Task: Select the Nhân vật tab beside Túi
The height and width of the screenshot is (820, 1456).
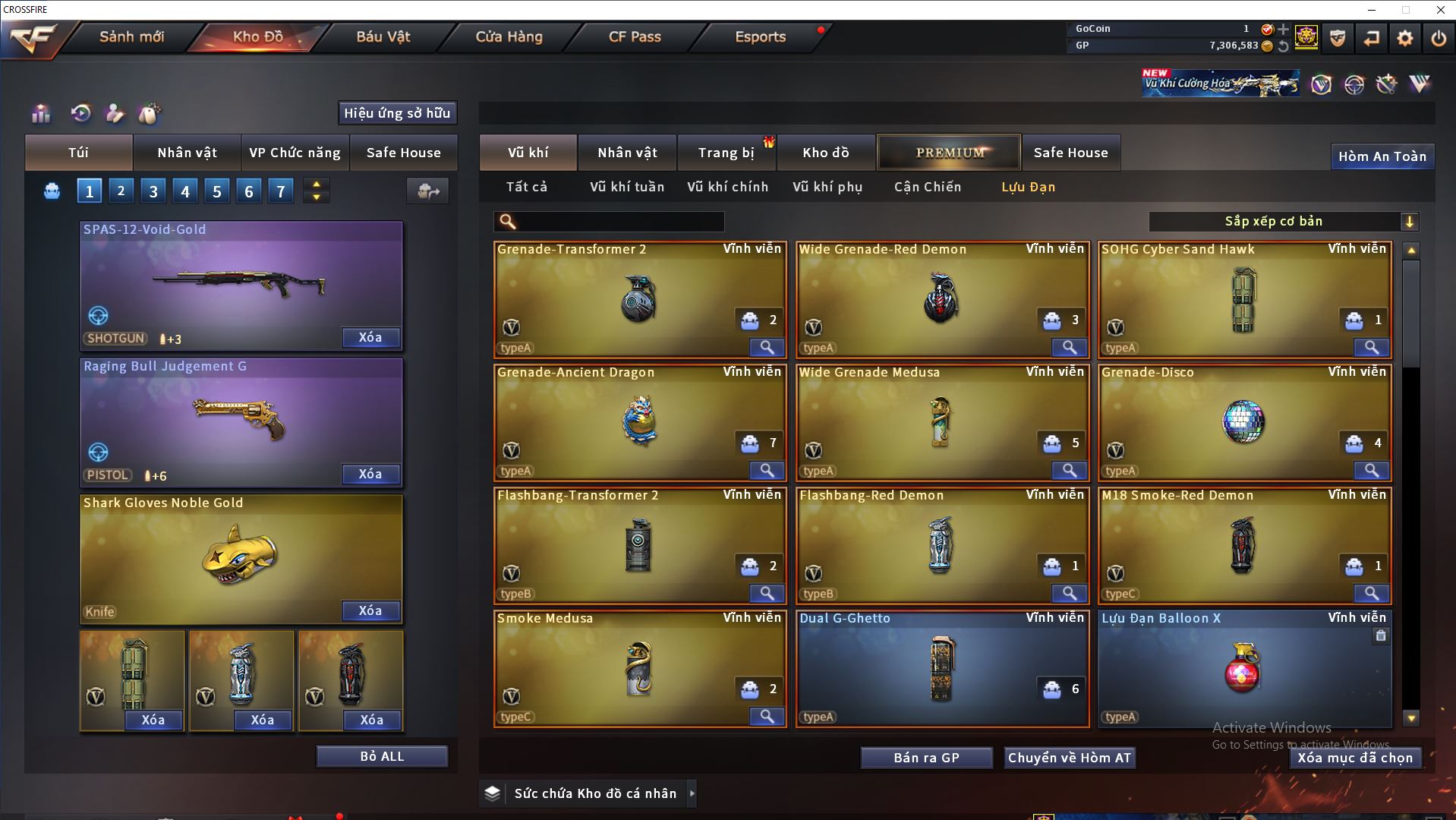Action: (x=187, y=153)
